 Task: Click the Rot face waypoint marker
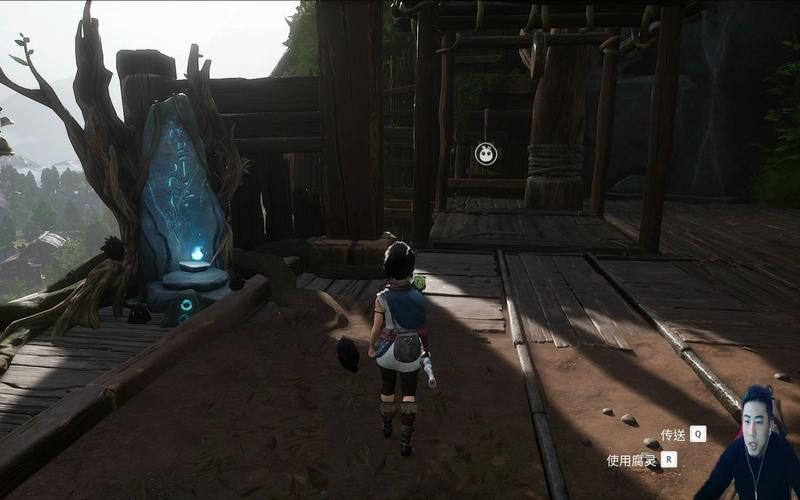[485, 154]
